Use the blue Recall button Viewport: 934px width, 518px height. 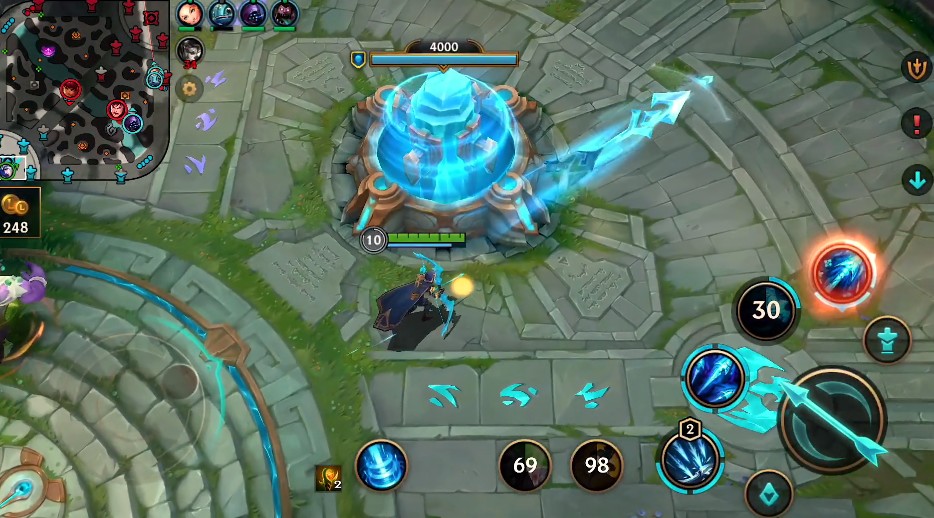pos(381,465)
